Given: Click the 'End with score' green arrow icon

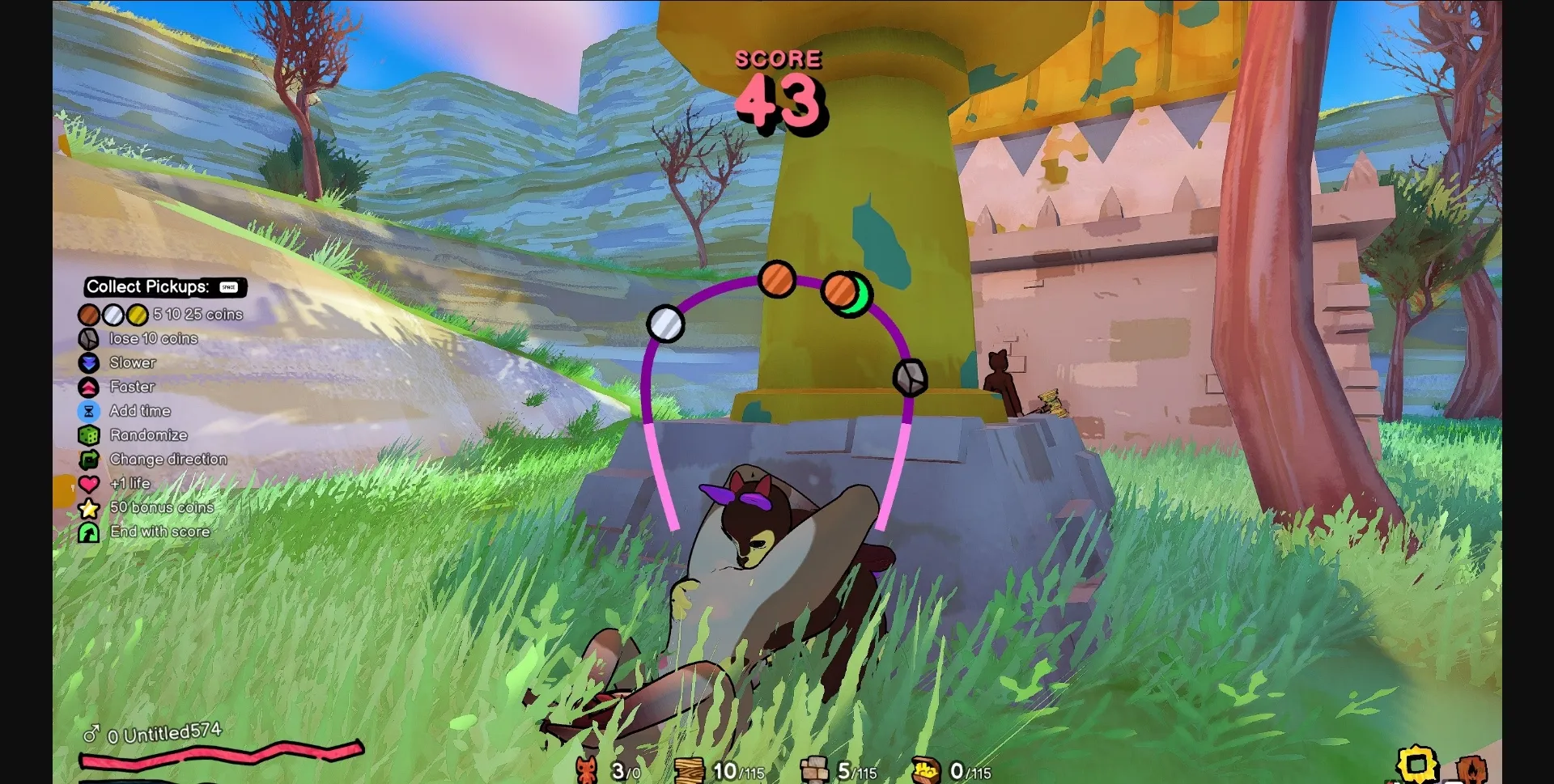Looking at the screenshot, I should pyautogui.click(x=89, y=532).
